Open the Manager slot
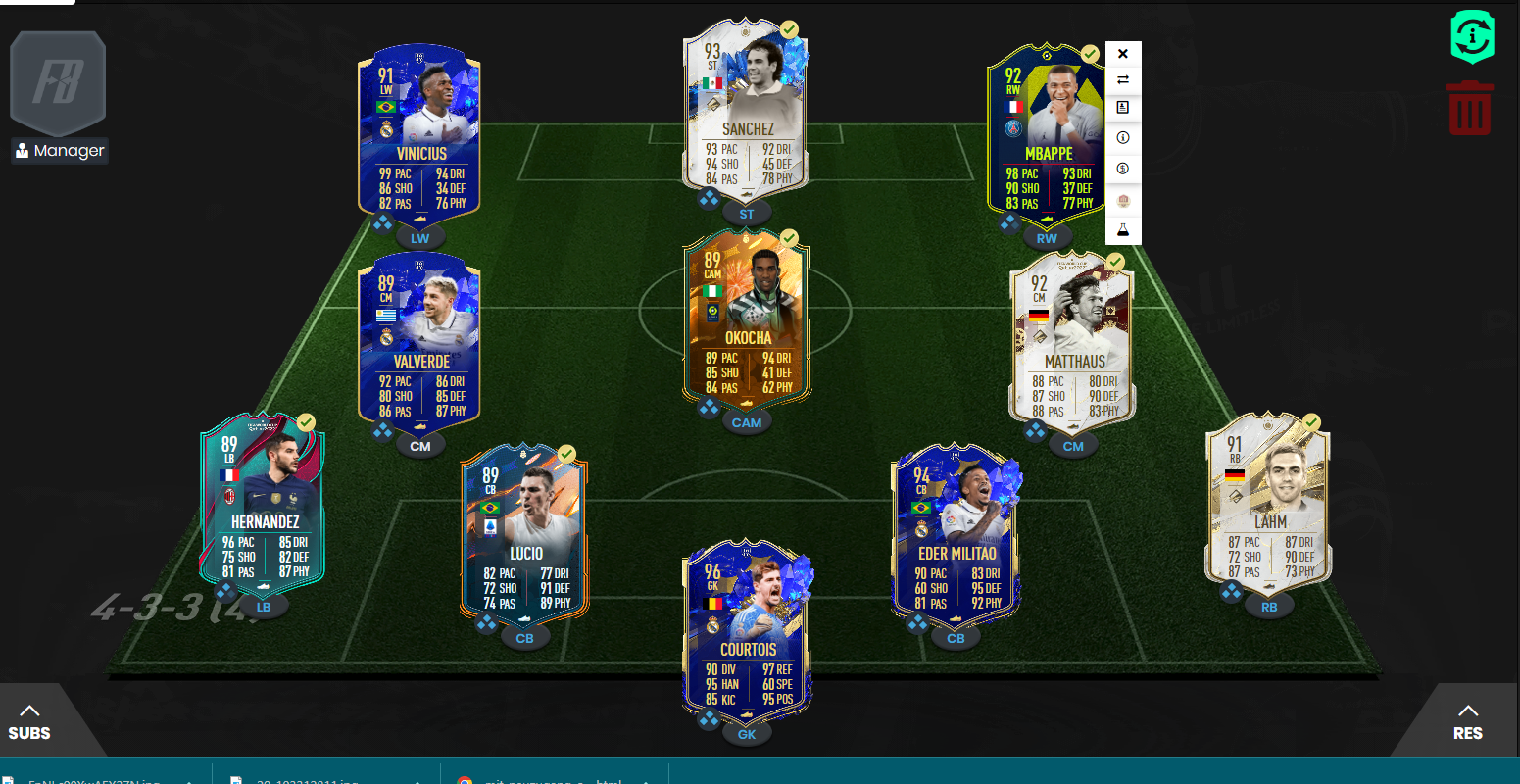Screen dimensions: 1520x784 coord(59,98)
